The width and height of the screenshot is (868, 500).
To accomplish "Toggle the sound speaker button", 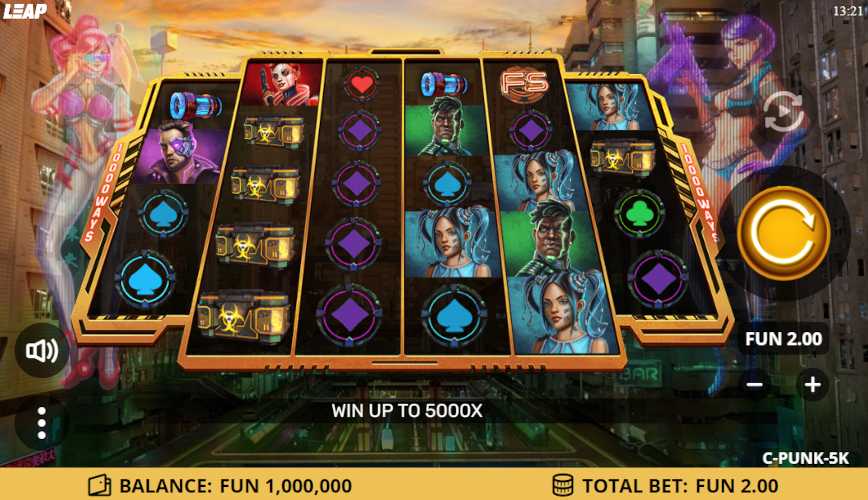I will [x=42, y=350].
